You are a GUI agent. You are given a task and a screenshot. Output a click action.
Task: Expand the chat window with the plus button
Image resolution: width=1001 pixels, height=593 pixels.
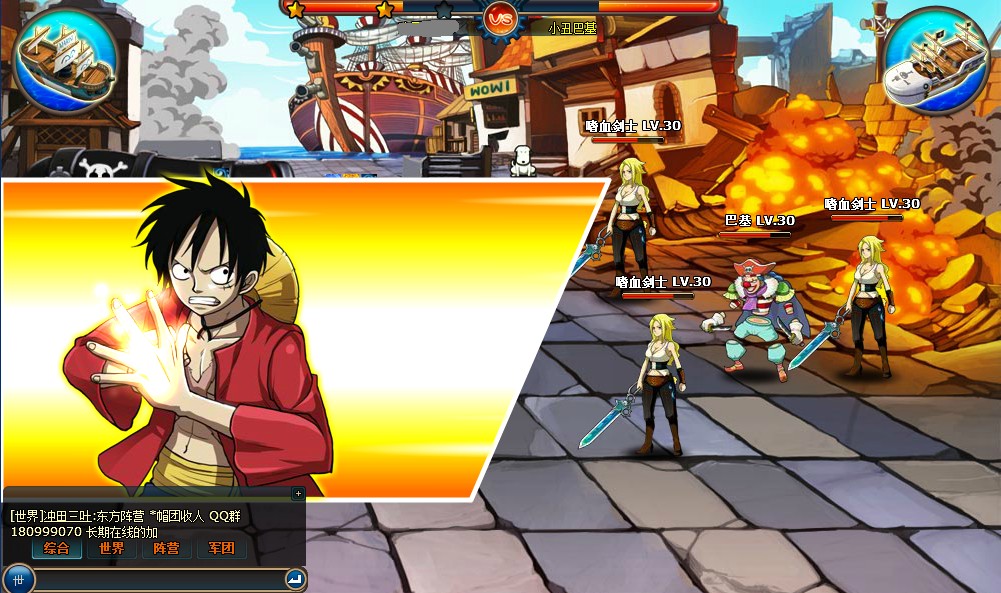[x=297, y=493]
